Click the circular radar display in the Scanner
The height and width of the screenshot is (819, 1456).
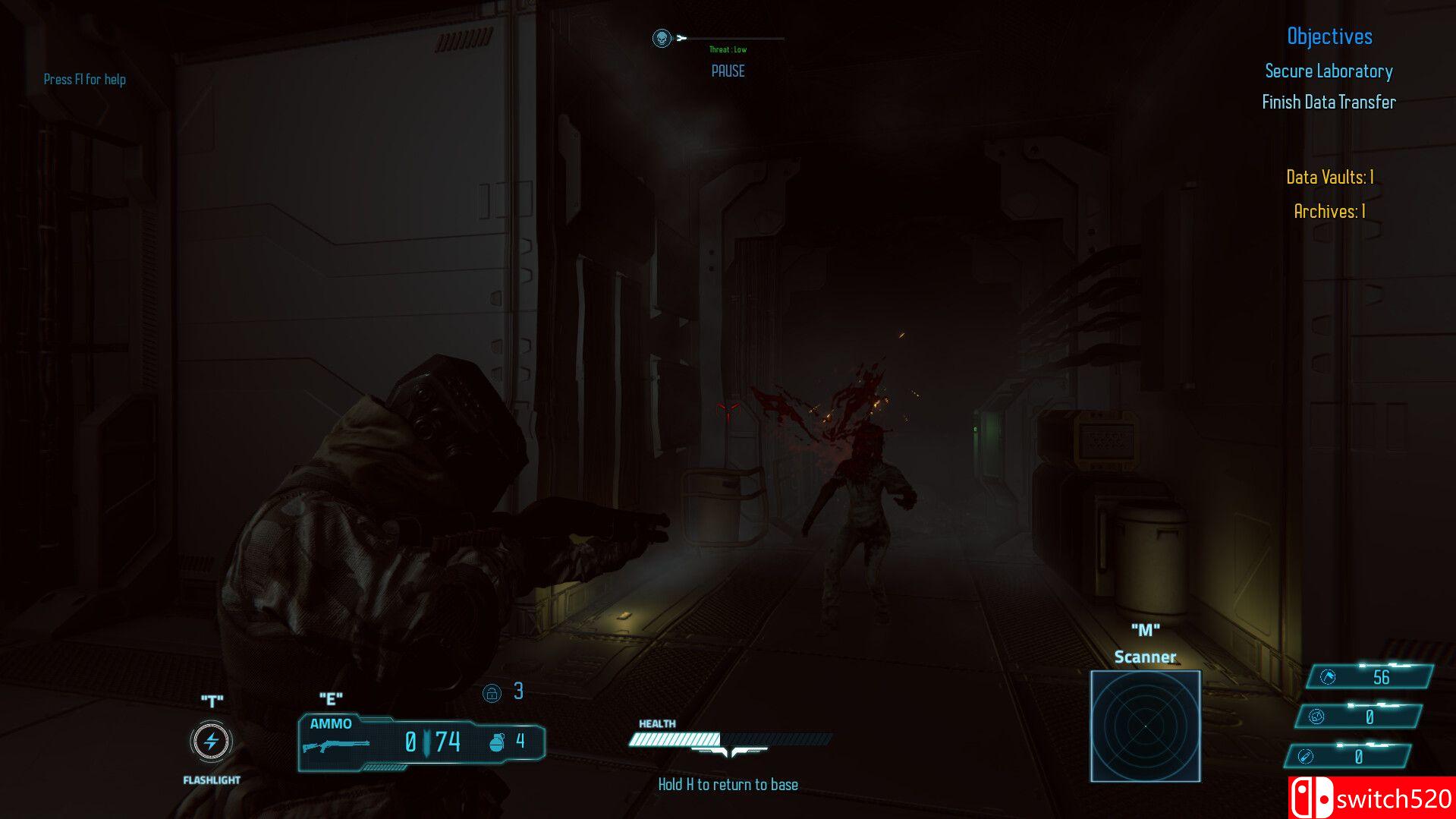(x=1146, y=725)
